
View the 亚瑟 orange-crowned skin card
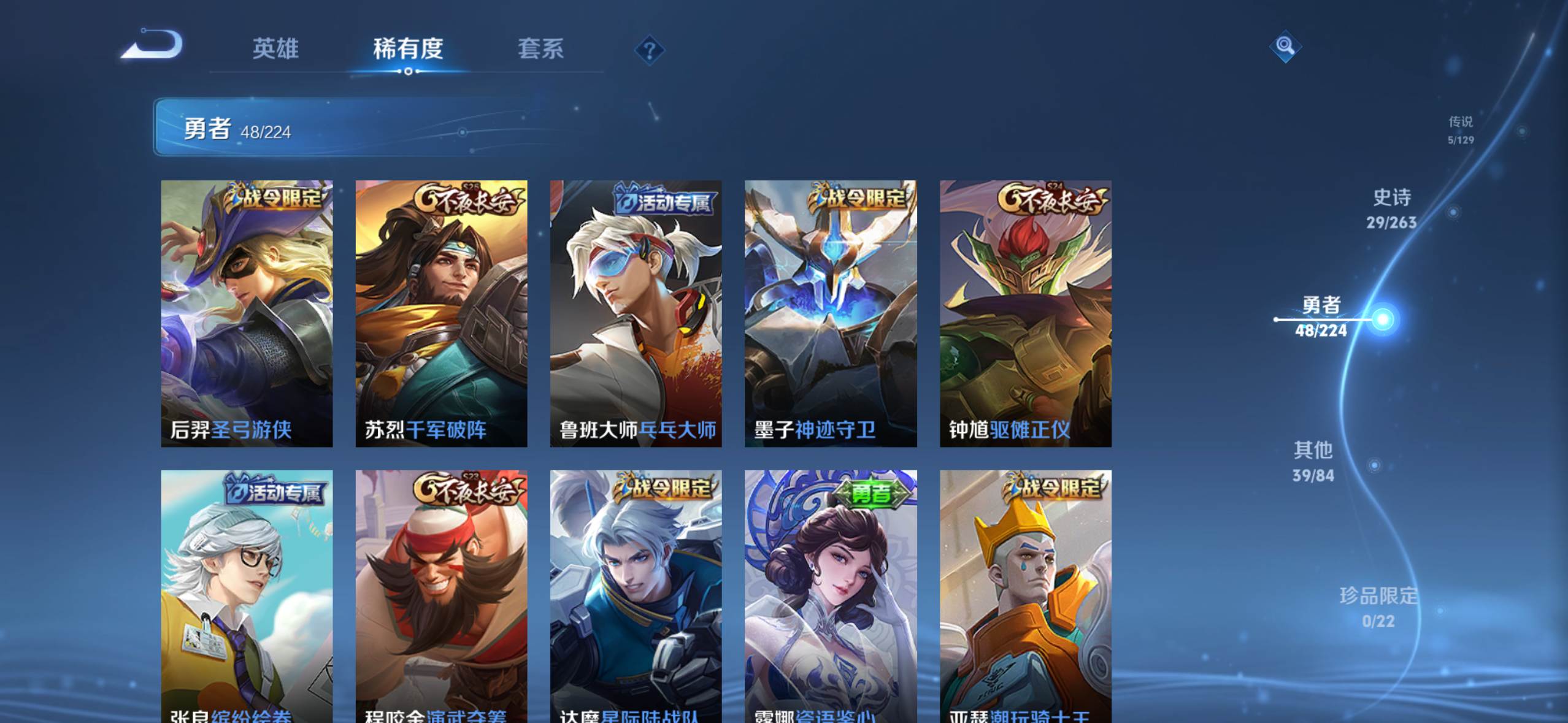(x=1025, y=596)
